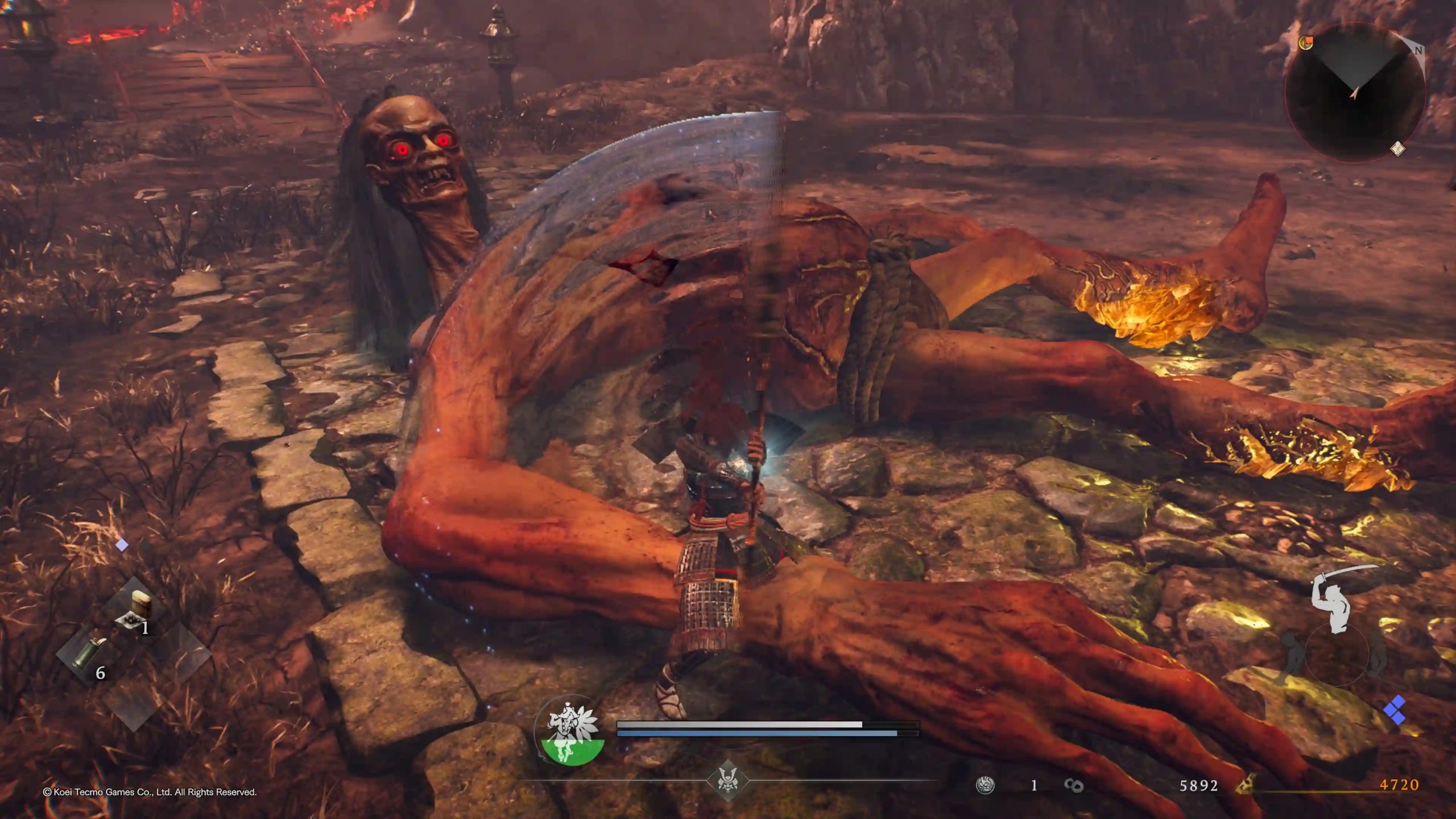Click the samurai helmet style emblem
This screenshot has height=819, width=1456.
click(727, 779)
